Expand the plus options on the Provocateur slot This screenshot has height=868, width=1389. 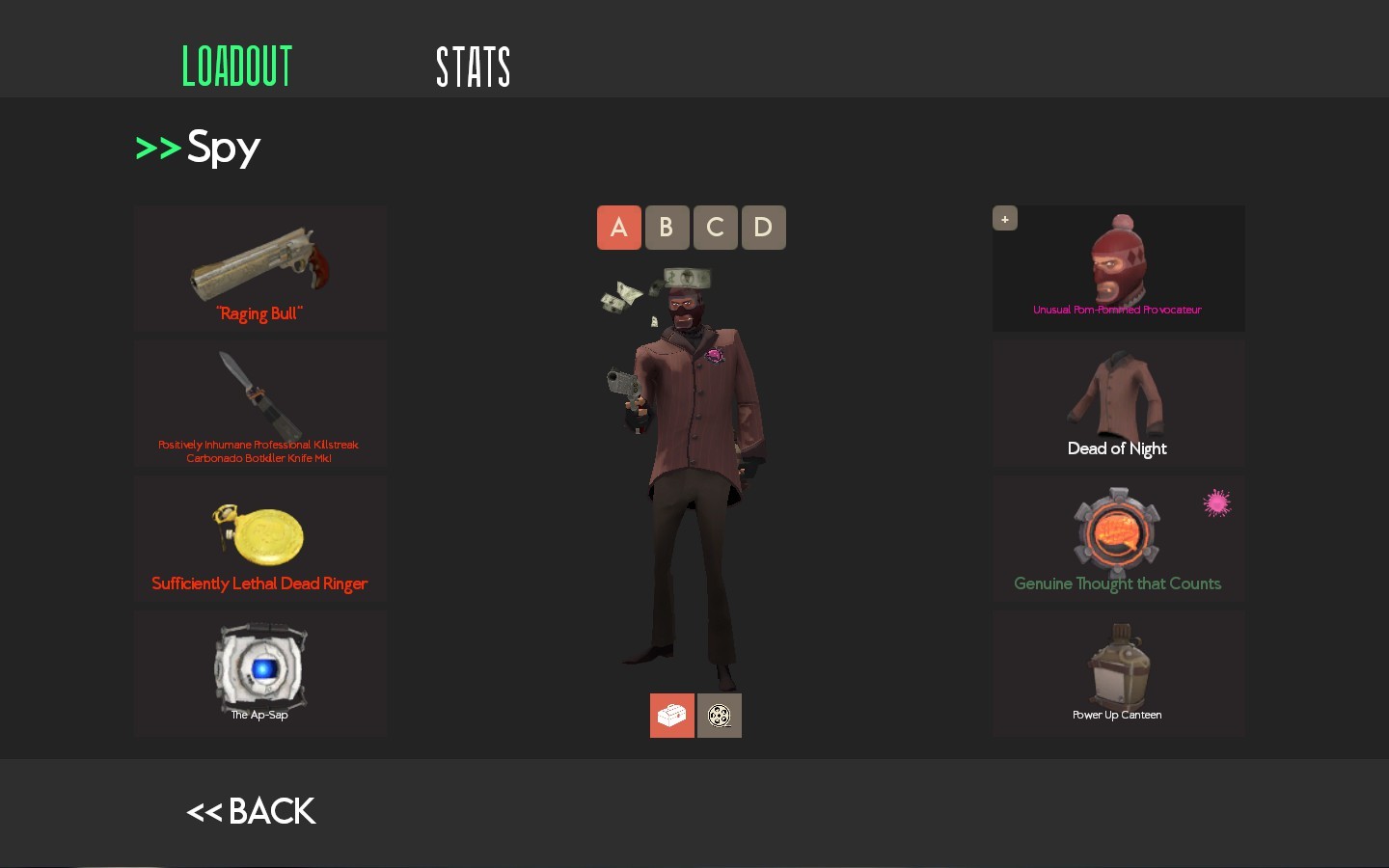click(x=1005, y=218)
